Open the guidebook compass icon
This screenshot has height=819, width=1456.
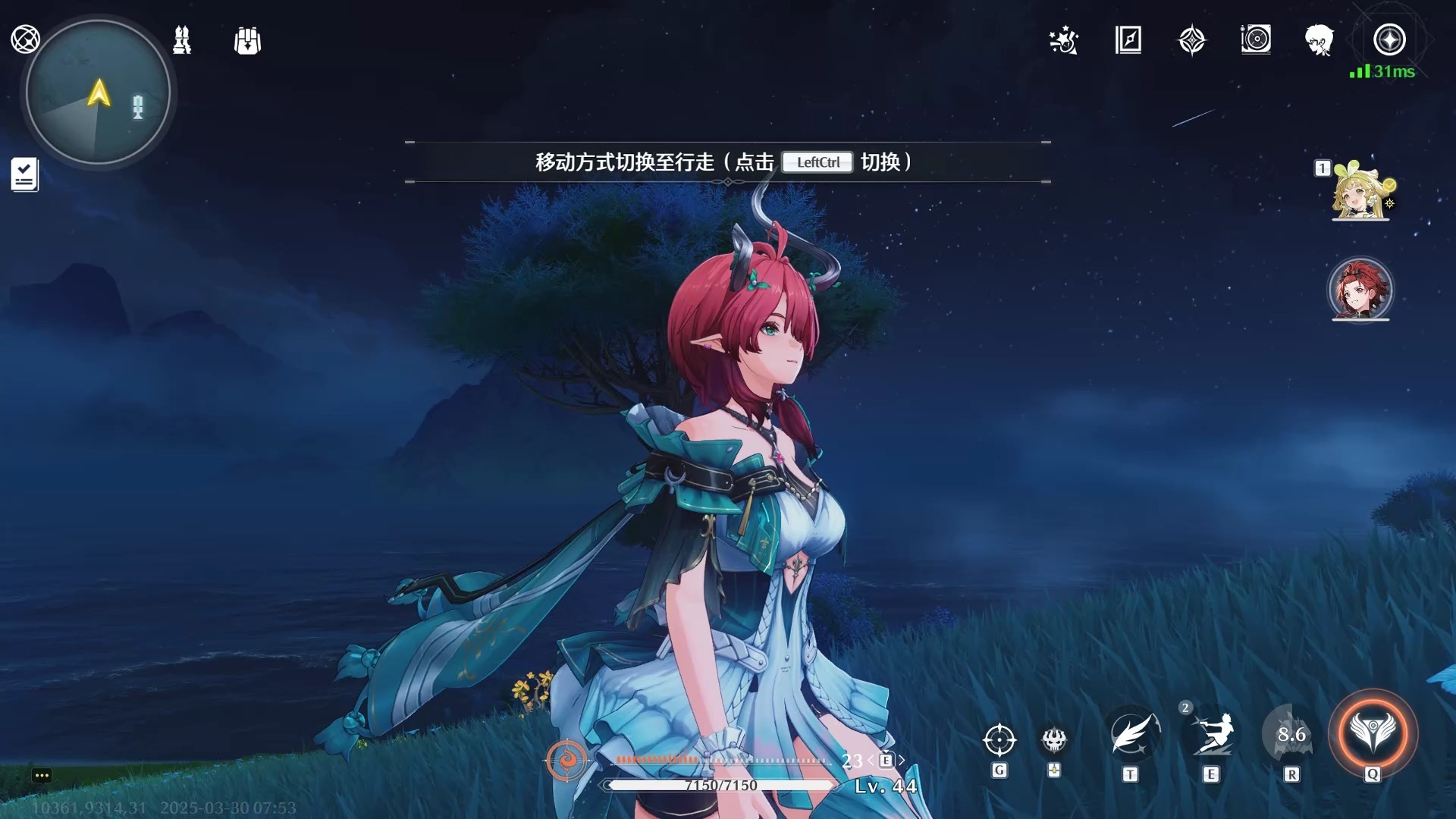(x=1128, y=42)
